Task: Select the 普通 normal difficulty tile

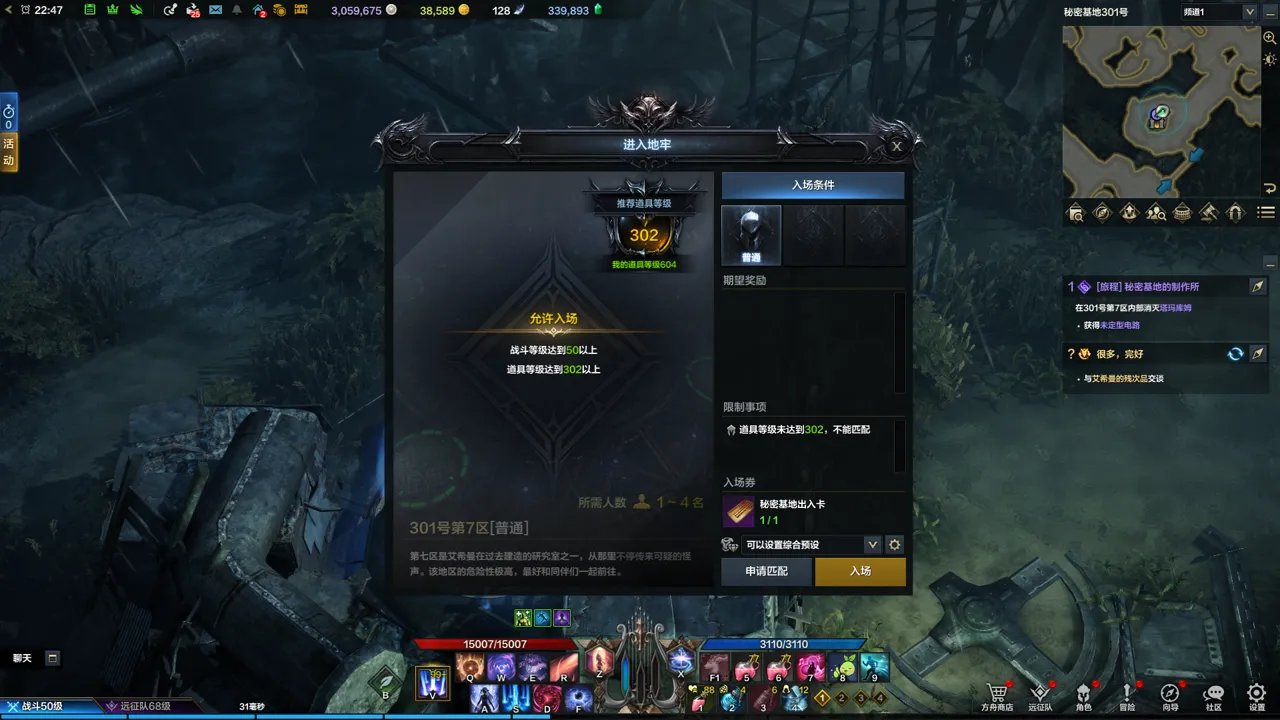Action: [751, 236]
